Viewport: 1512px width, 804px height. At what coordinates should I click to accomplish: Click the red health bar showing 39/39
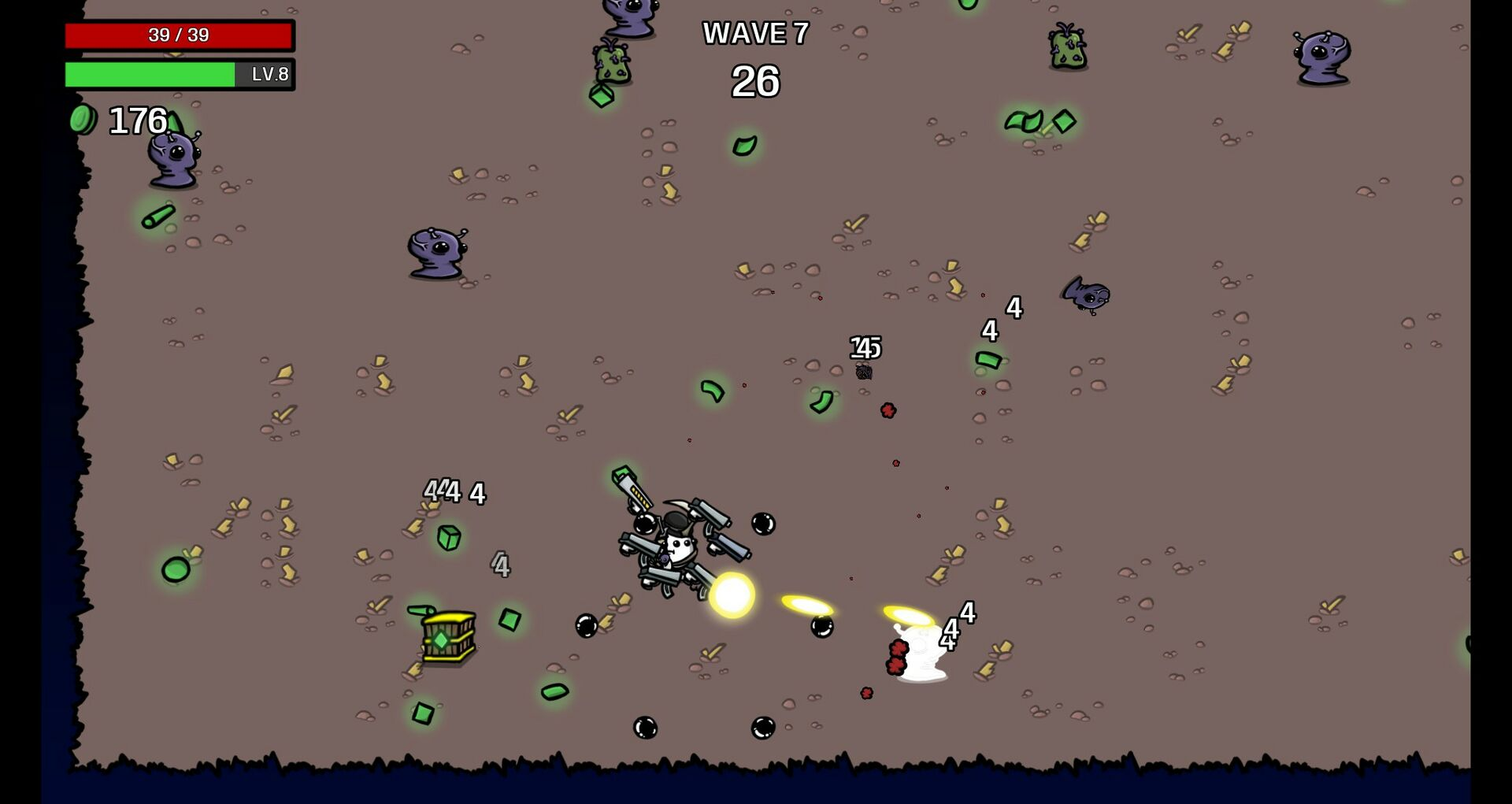click(x=180, y=35)
